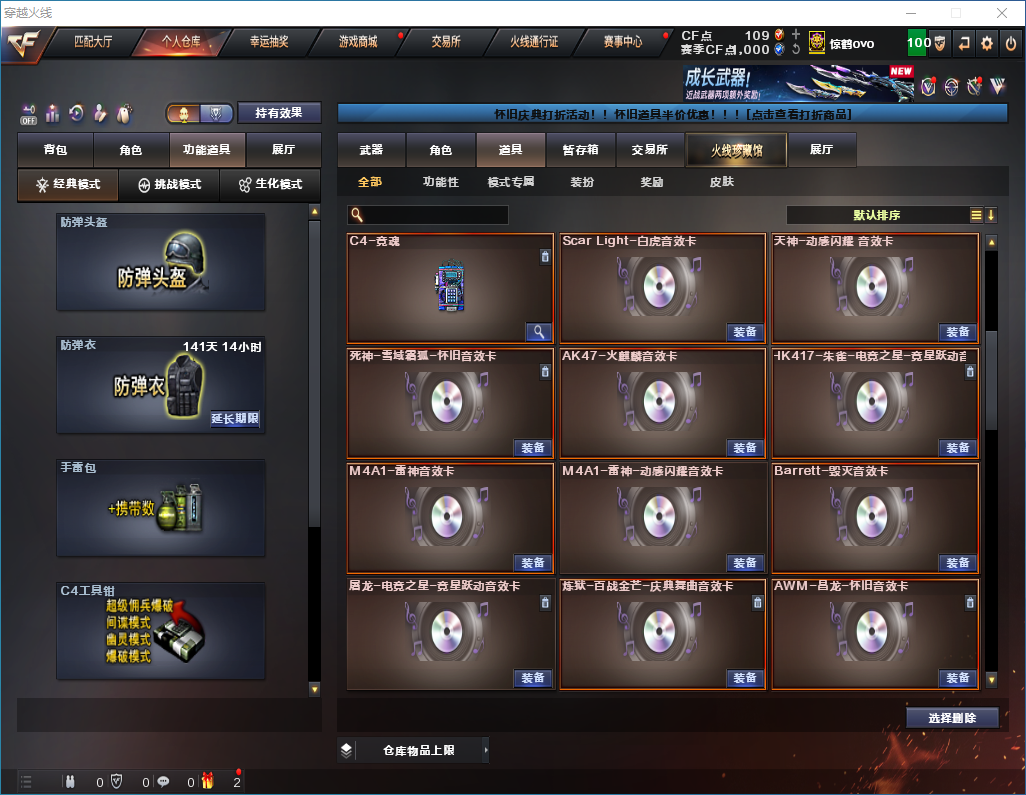Click the 选择删除 select delete button
1026x795 pixels.
point(952,718)
